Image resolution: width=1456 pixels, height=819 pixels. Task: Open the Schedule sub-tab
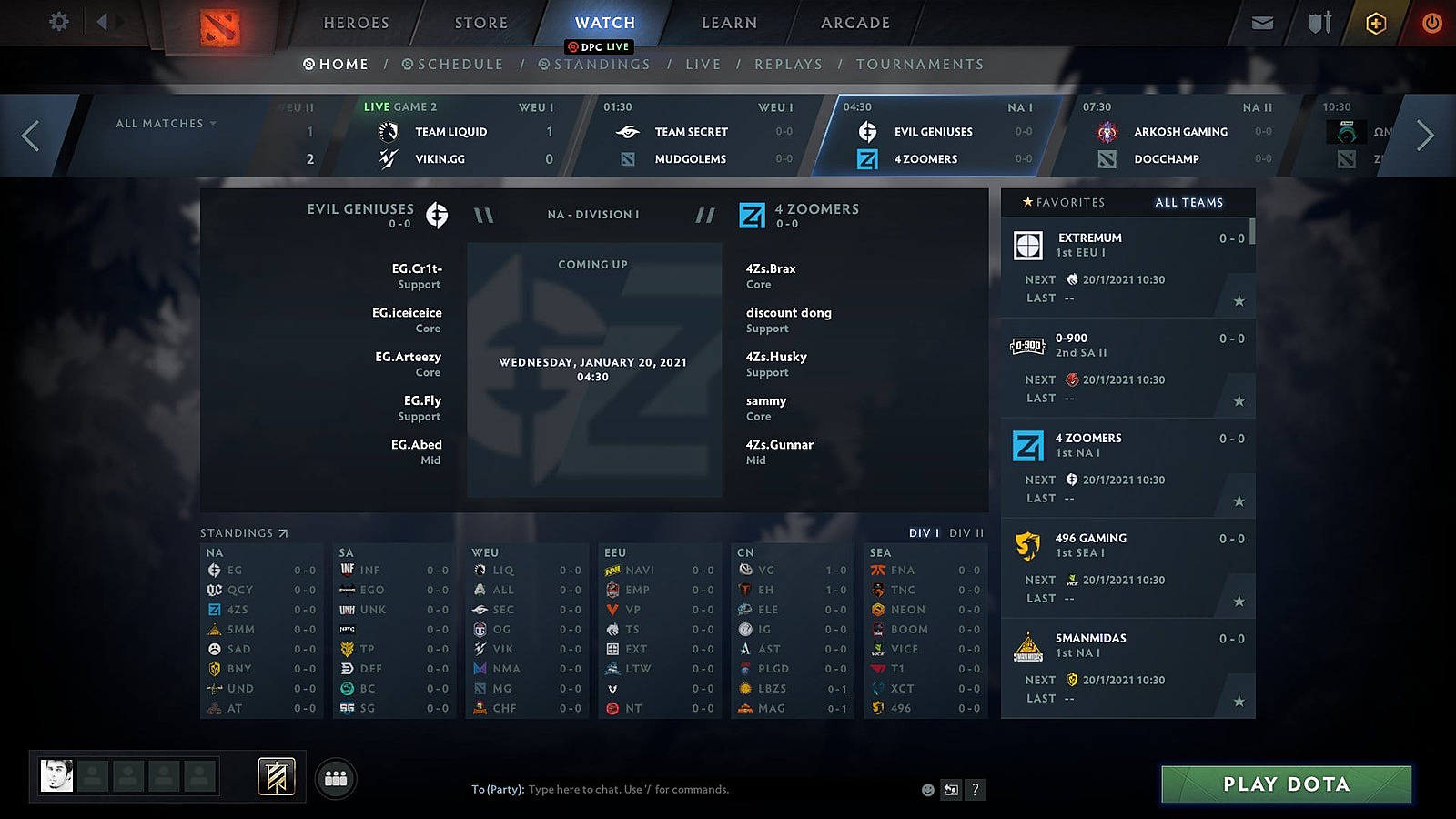452,65
